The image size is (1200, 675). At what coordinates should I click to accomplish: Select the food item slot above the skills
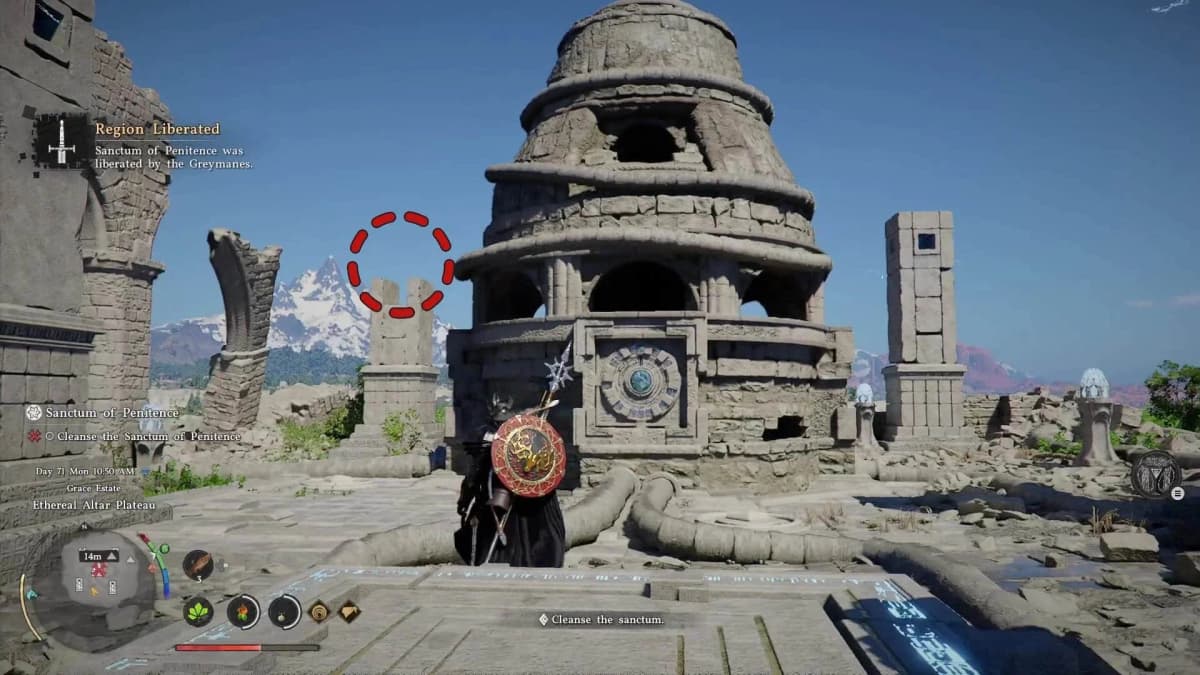tap(197, 565)
